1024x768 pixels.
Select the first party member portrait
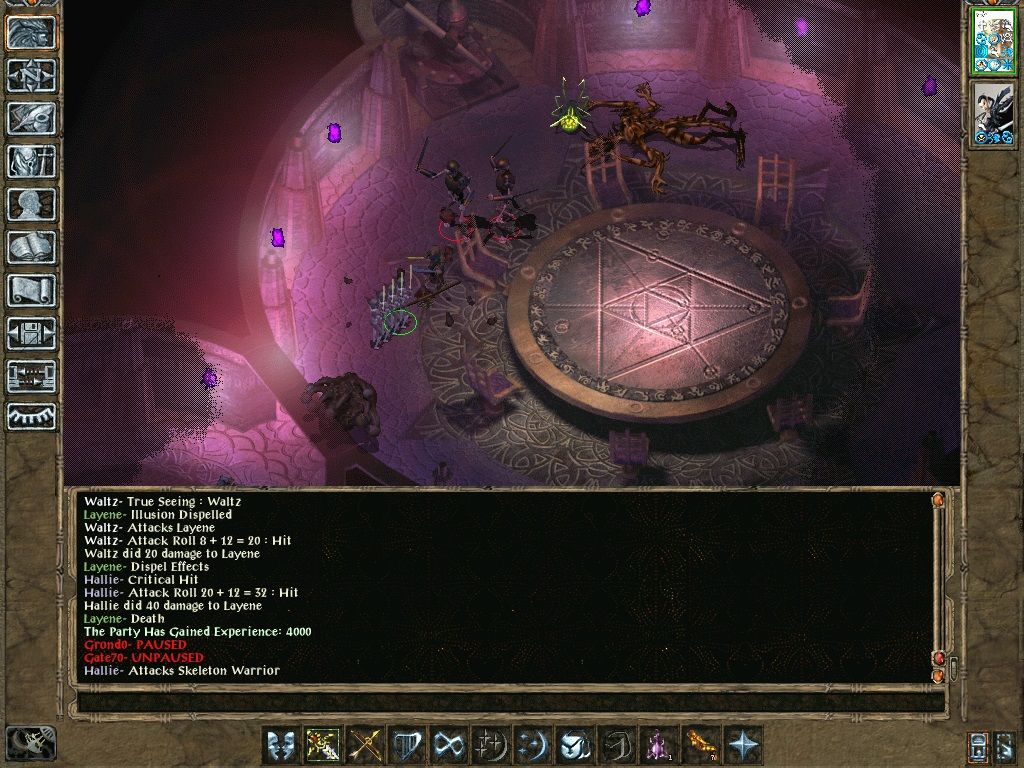(994, 40)
